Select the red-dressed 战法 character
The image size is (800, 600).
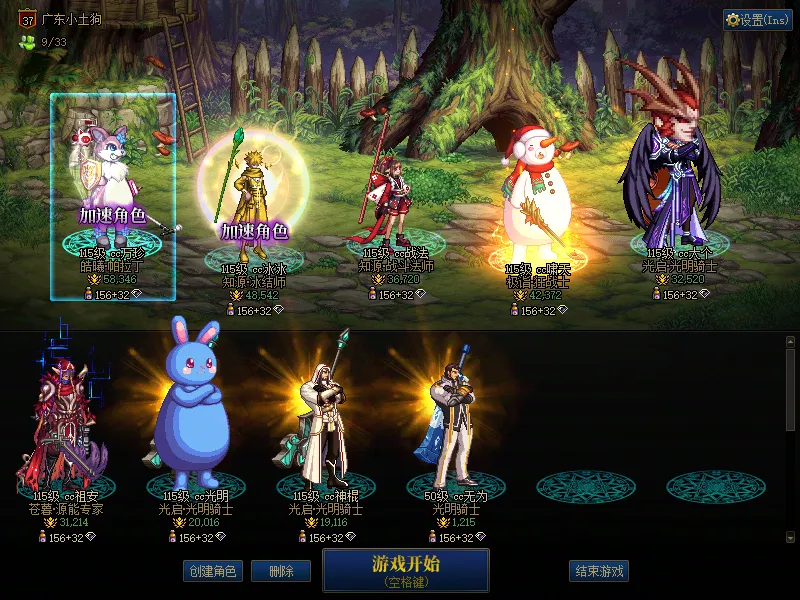click(397, 200)
